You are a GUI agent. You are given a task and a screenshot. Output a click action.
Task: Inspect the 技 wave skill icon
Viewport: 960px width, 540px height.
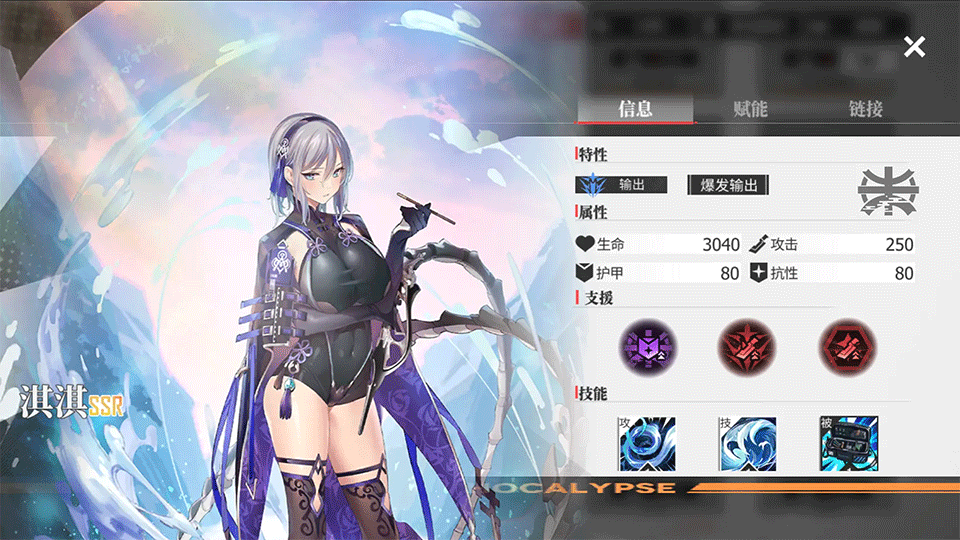747,443
